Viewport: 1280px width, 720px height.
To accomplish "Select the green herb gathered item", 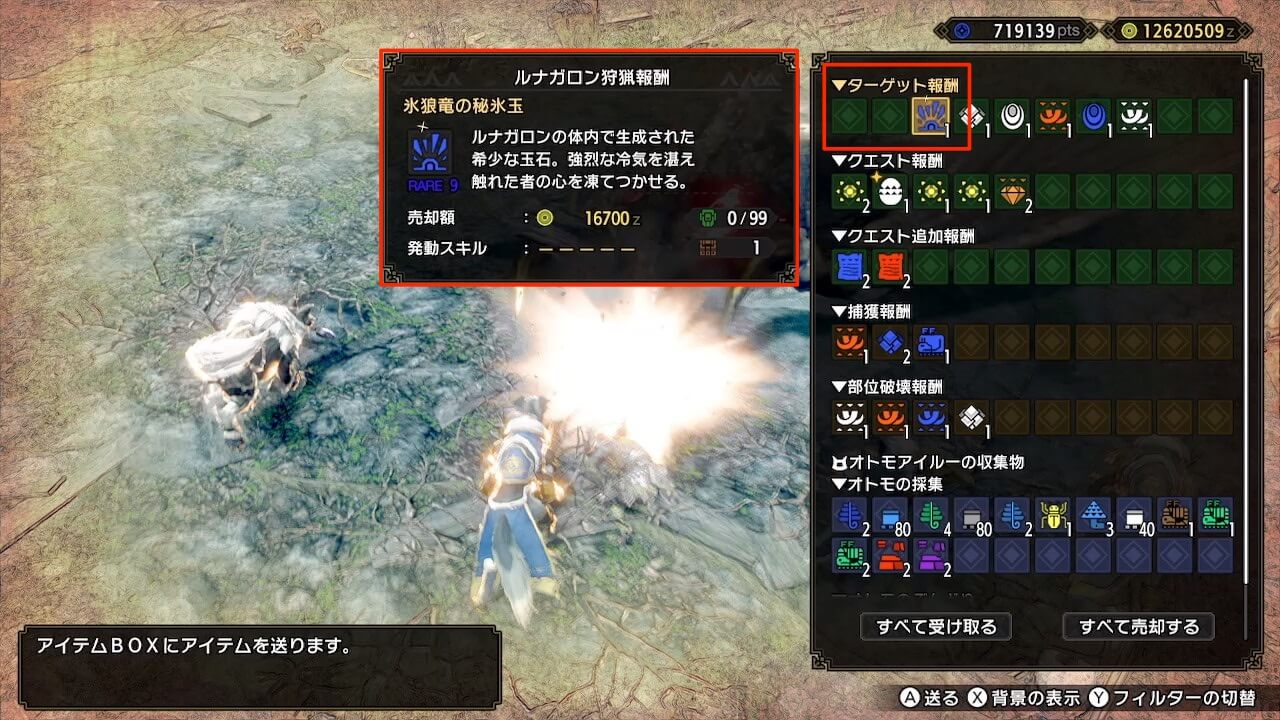I will [931, 514].
